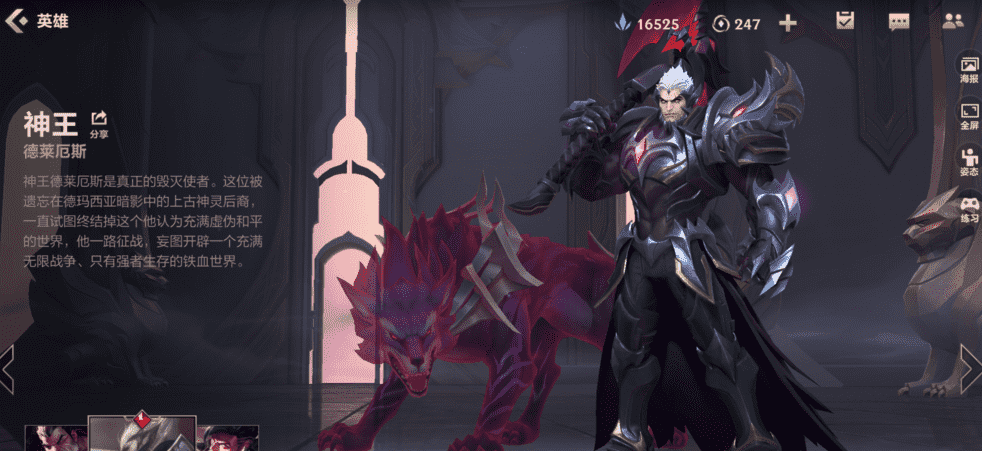The image size is (982, 451).
Task: Open the chat speech bubble icon
Action: (x=898, y=22)
